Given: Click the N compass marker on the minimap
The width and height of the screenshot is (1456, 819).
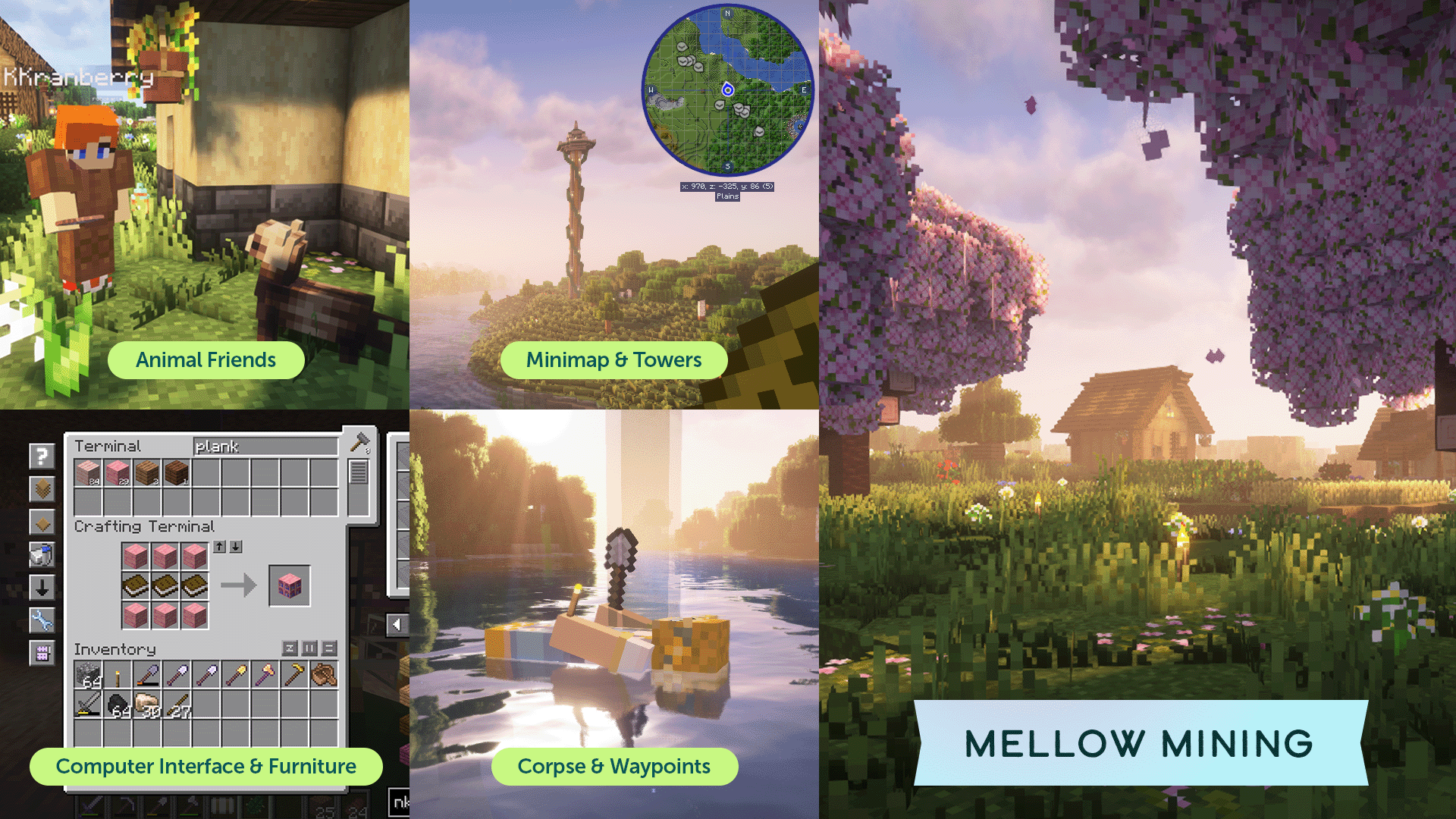Looking at the screenshot, I should tap(727, 13).
